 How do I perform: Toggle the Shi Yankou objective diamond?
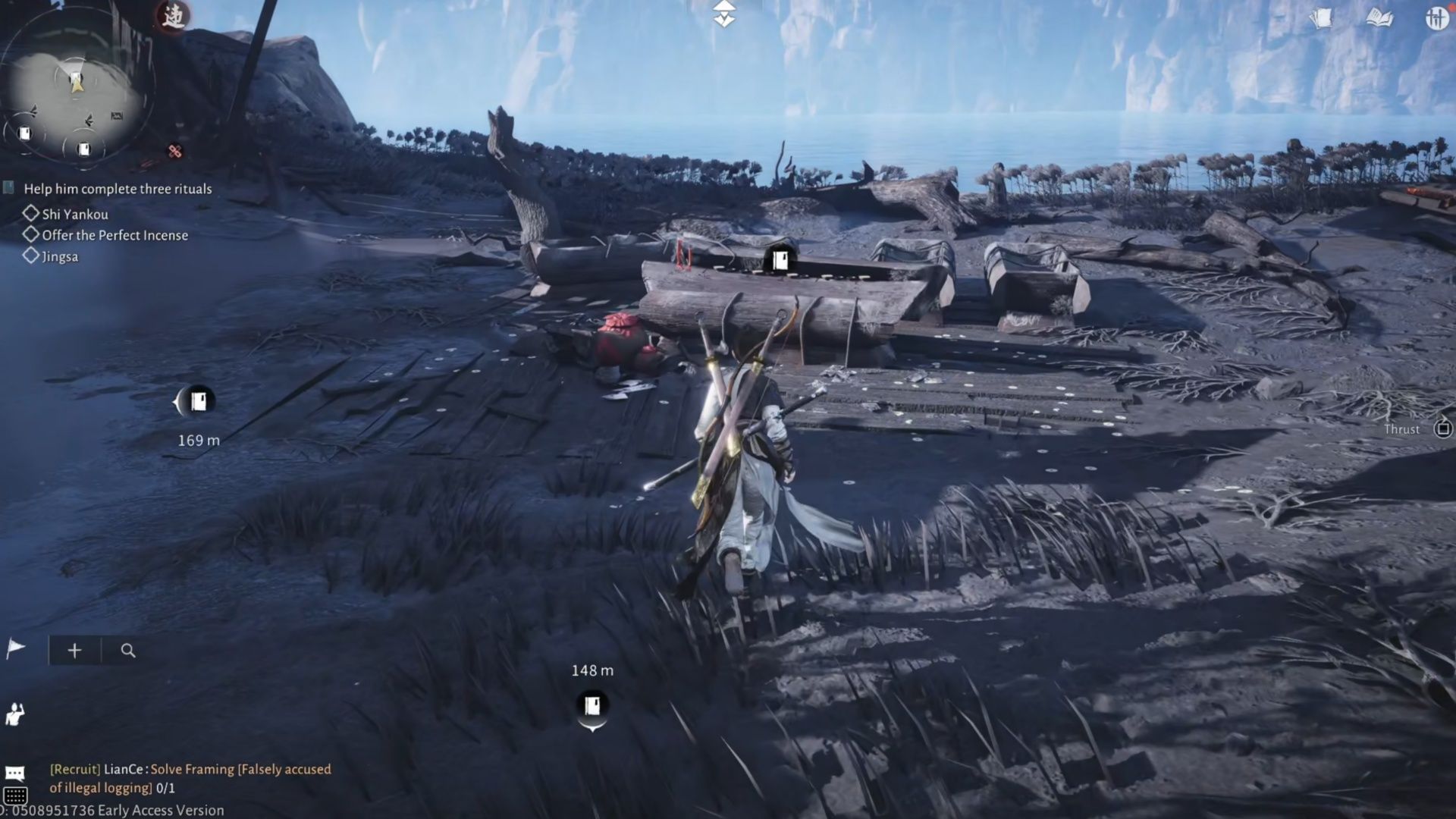point(33,214)
